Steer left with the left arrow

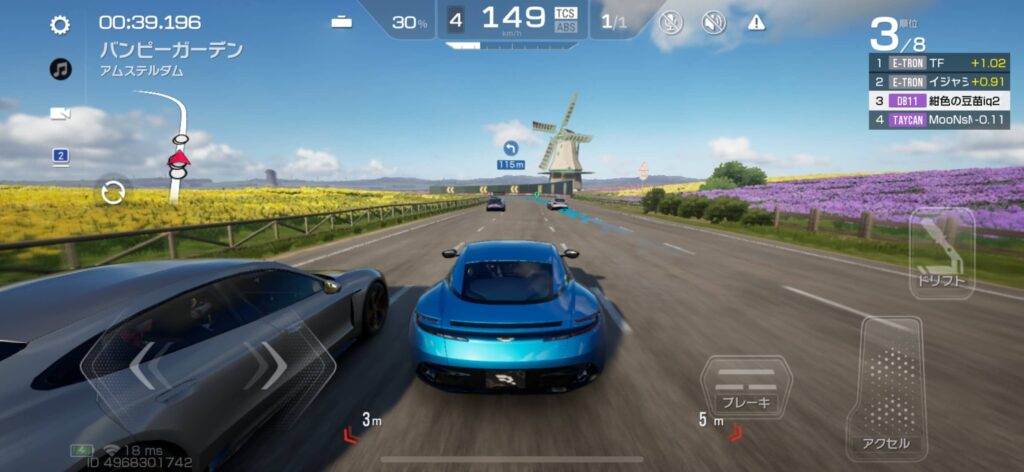(144, 365)
